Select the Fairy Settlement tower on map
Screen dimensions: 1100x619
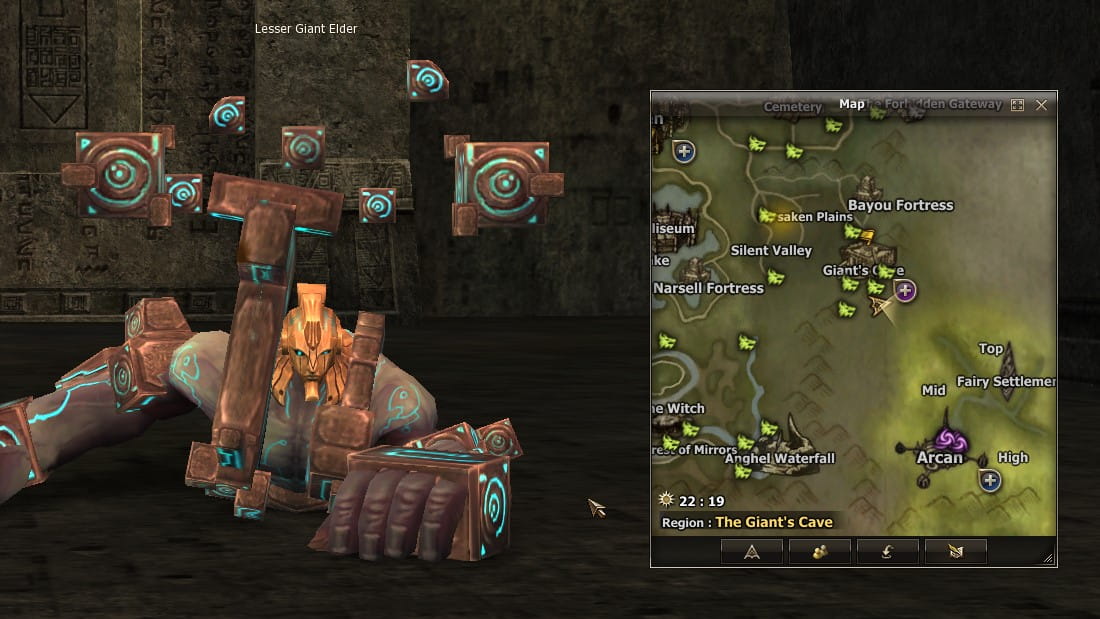[x=1007, y=372]
